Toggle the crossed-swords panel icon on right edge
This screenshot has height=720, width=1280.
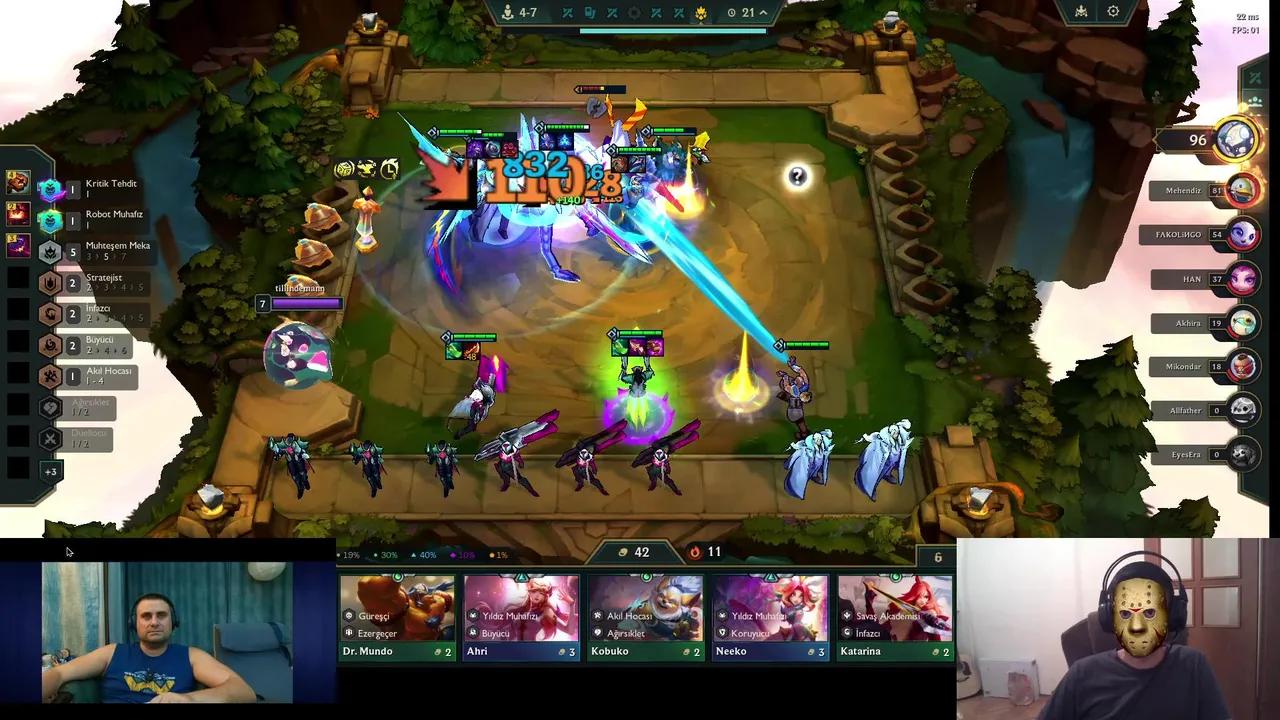(x=1254, y=76)
